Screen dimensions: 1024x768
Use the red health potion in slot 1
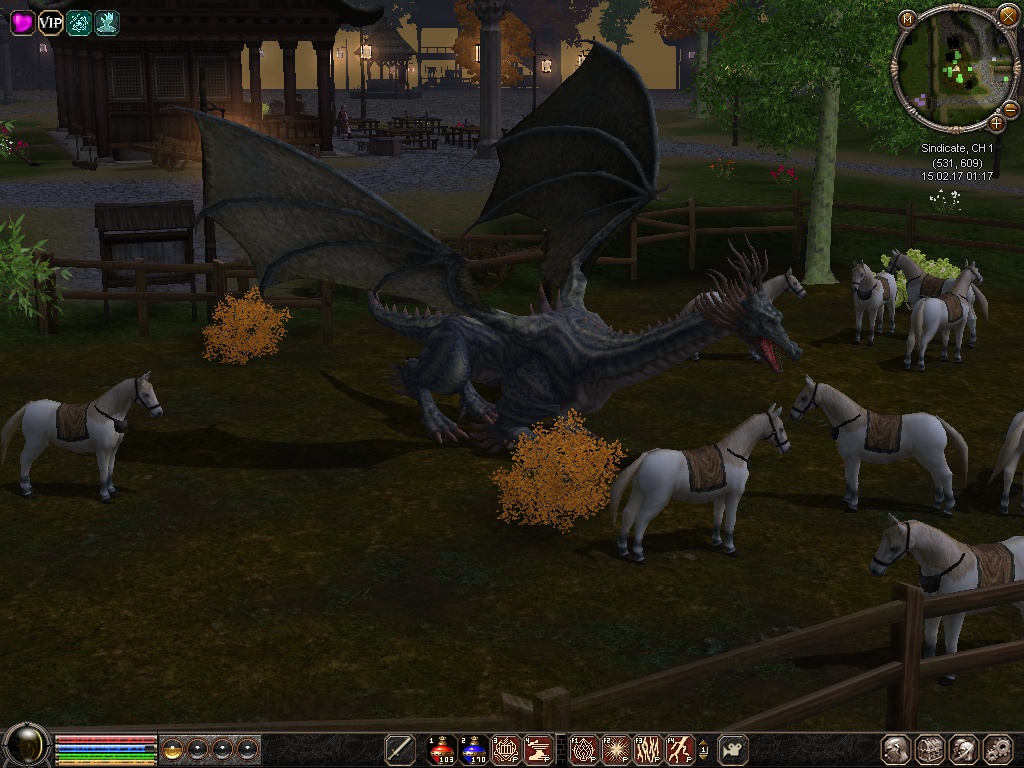click(441, 749)
